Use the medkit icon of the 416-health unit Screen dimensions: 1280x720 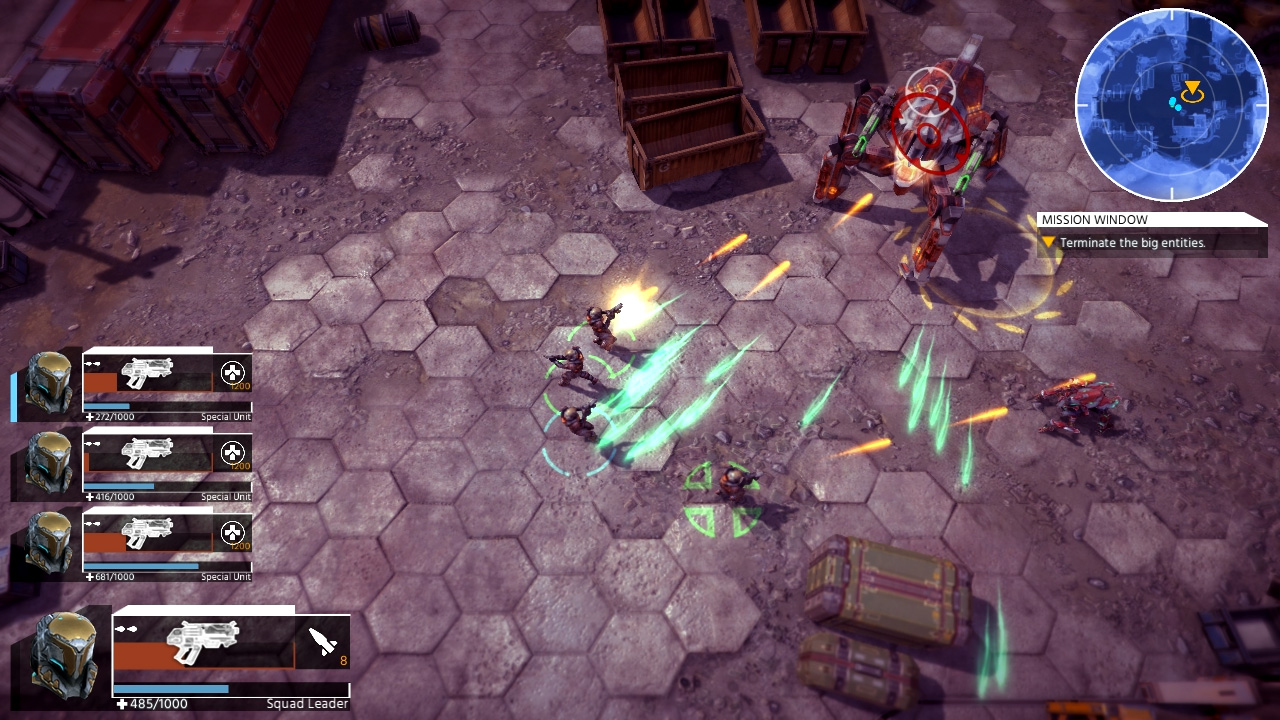pos(232,453)
